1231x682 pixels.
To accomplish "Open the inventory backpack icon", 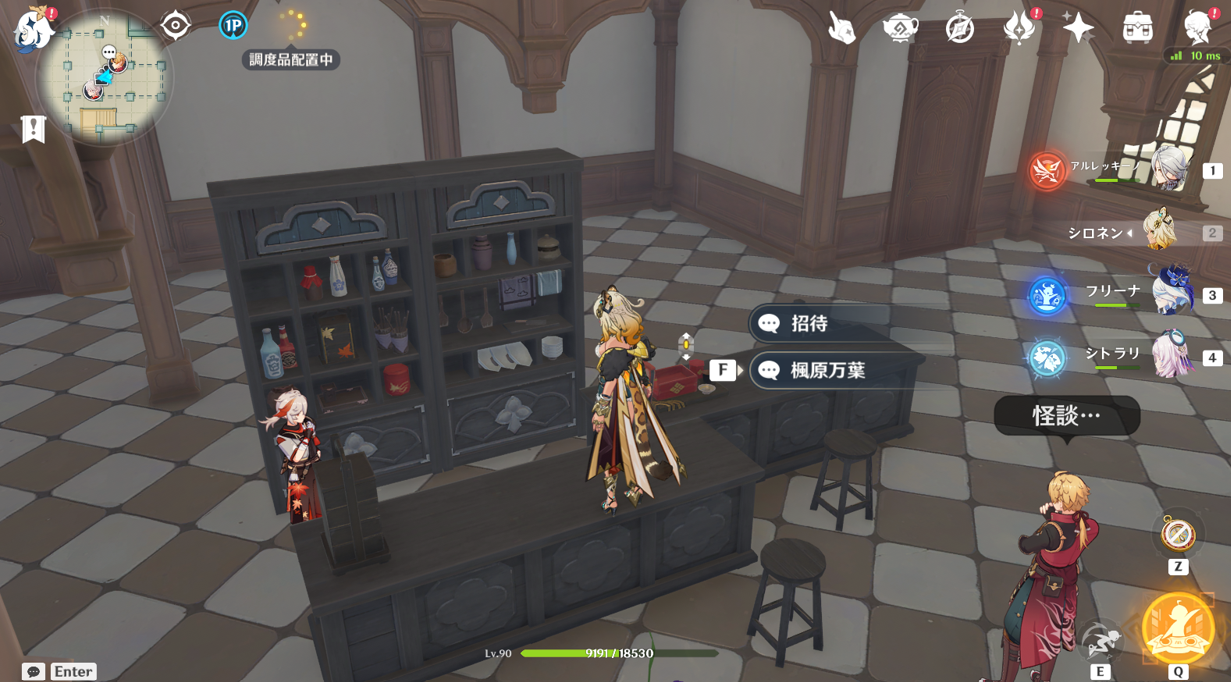I will (1137, 27).
